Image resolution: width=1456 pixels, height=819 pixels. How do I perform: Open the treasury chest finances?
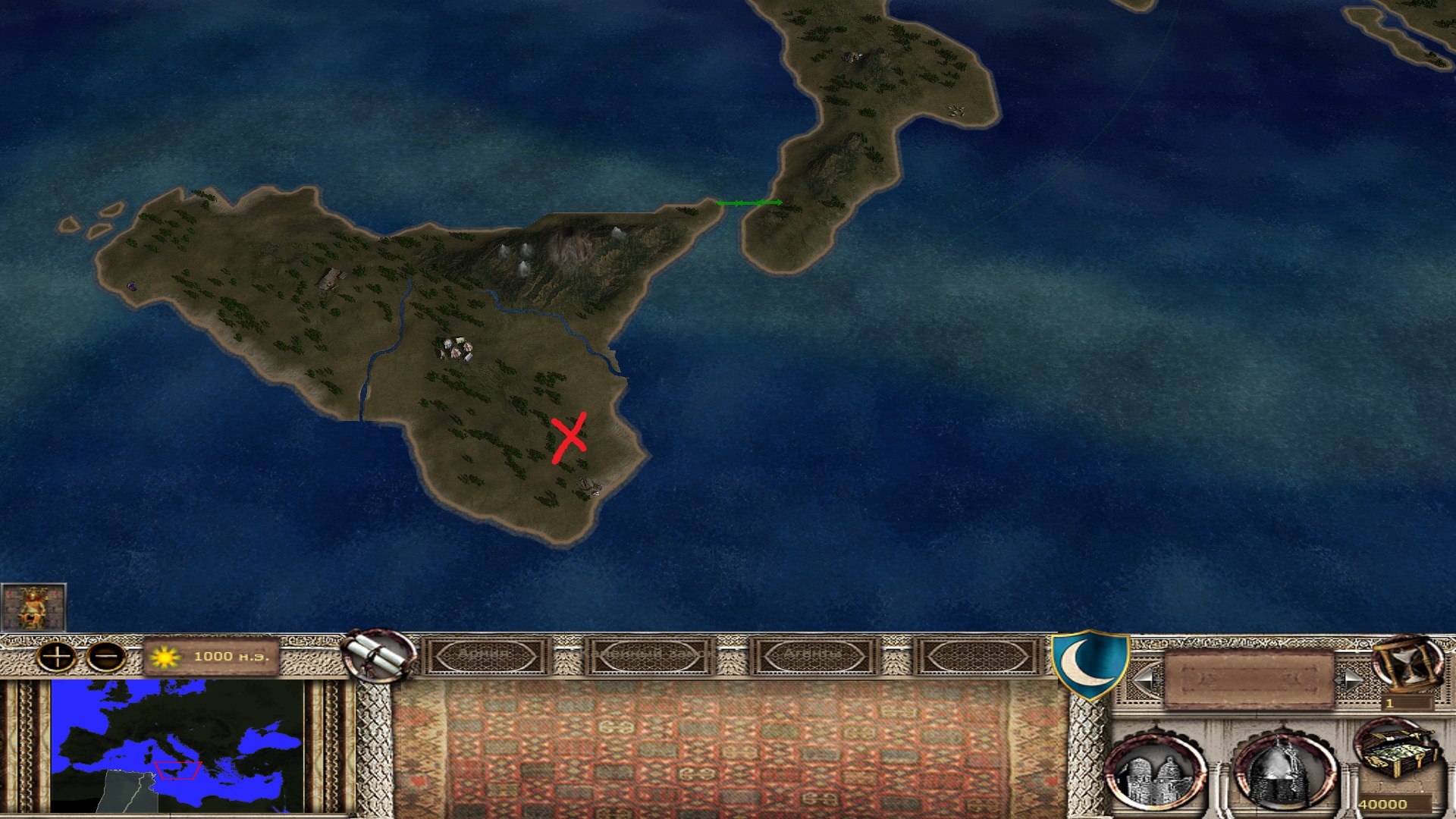pyautogui.click(x=1395, y=755)
